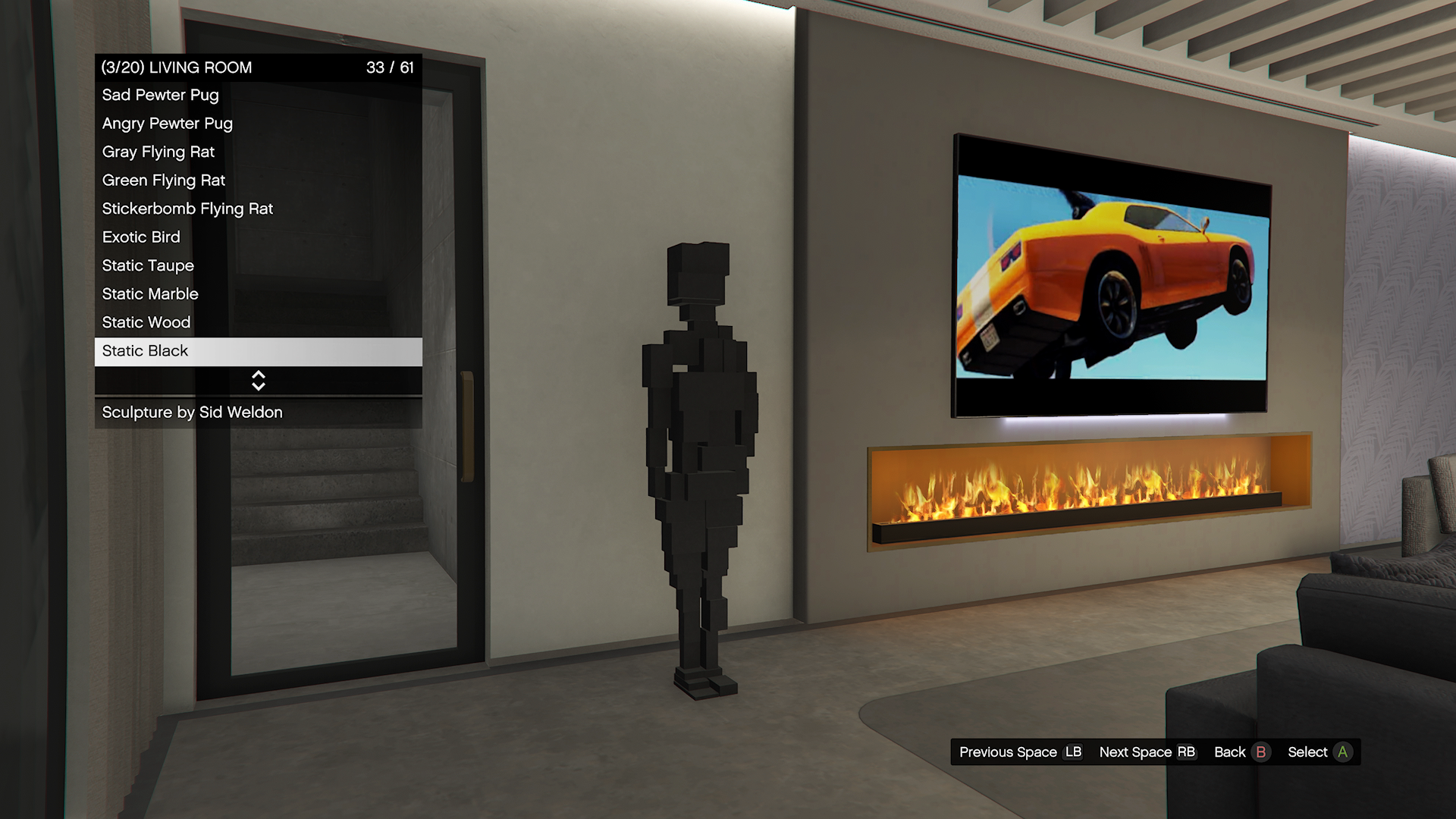Select the Static Wood sculpture

pyautogui.click(x=258, y=323)
